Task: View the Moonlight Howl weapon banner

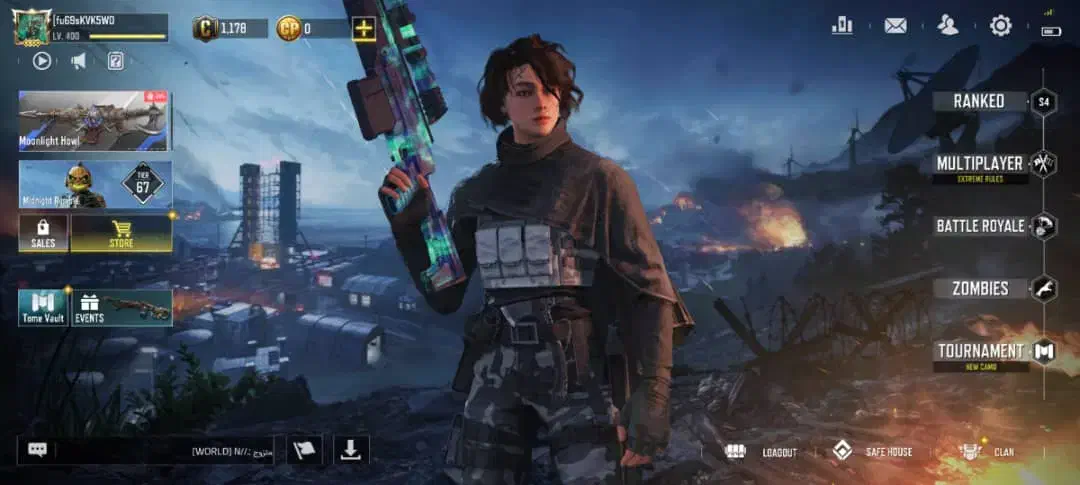Action: tap(94, 121)
